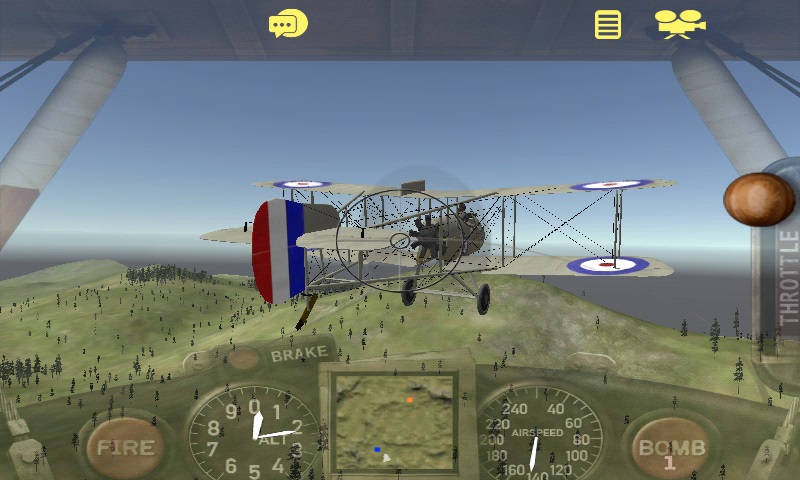The image size is (800, 480).
Task: Select the terrain minimap panel
Action: click(x=395, y=420)
